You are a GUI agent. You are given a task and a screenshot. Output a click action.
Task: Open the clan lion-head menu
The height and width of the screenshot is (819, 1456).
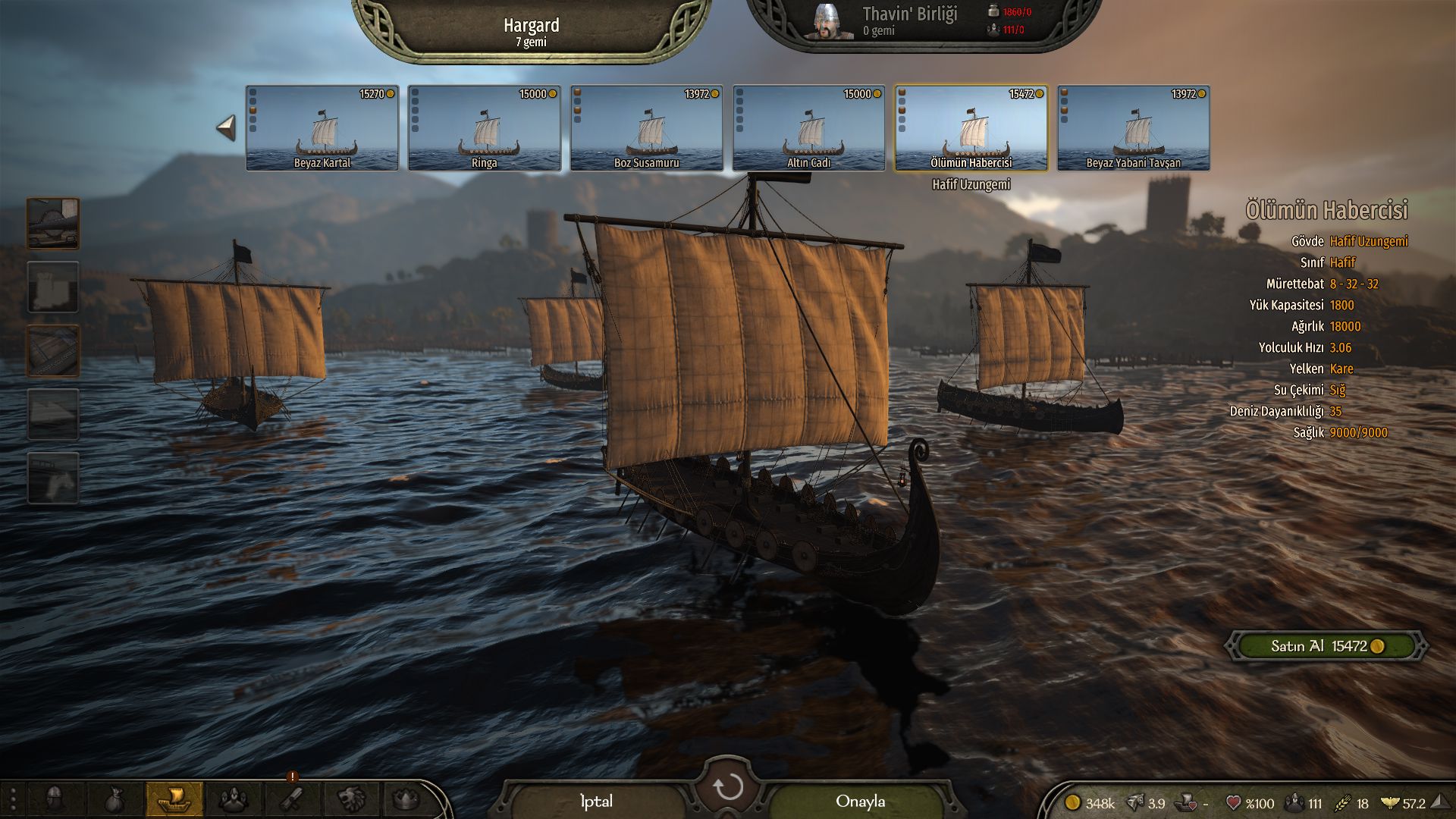351,799
